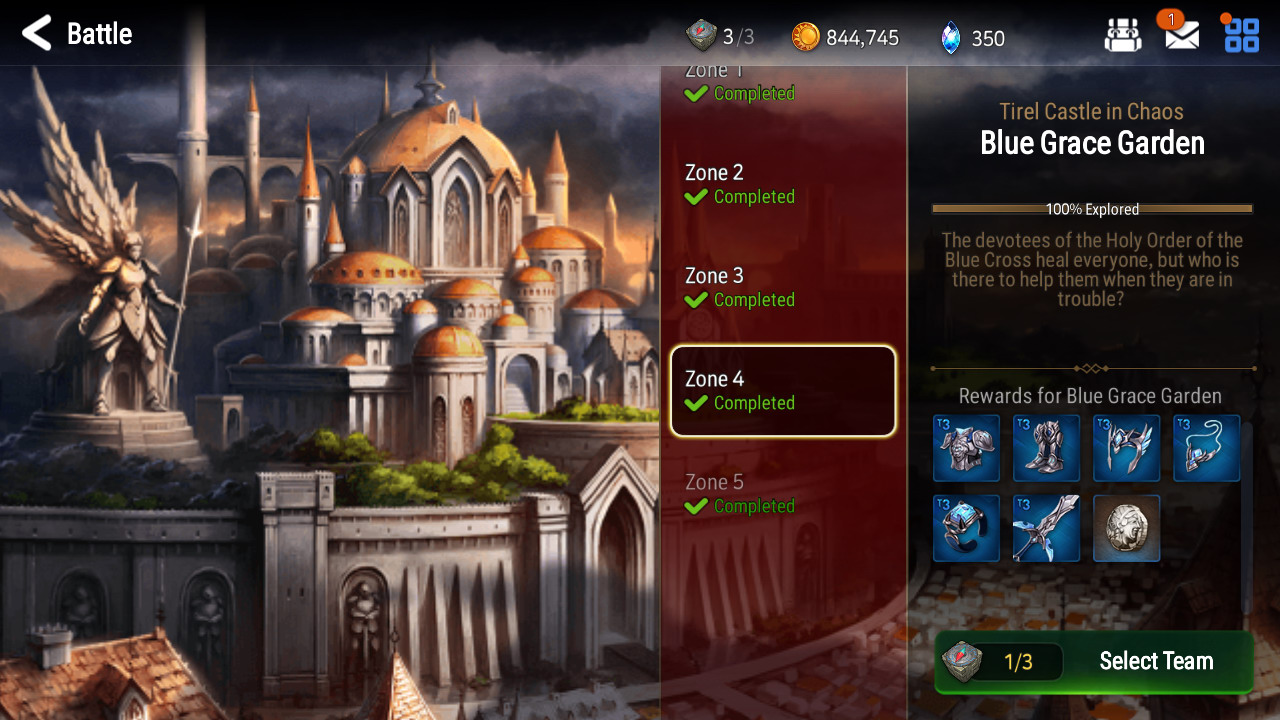
Task: Select Zone 3 in the list
Action: click(x=782, y=288)
